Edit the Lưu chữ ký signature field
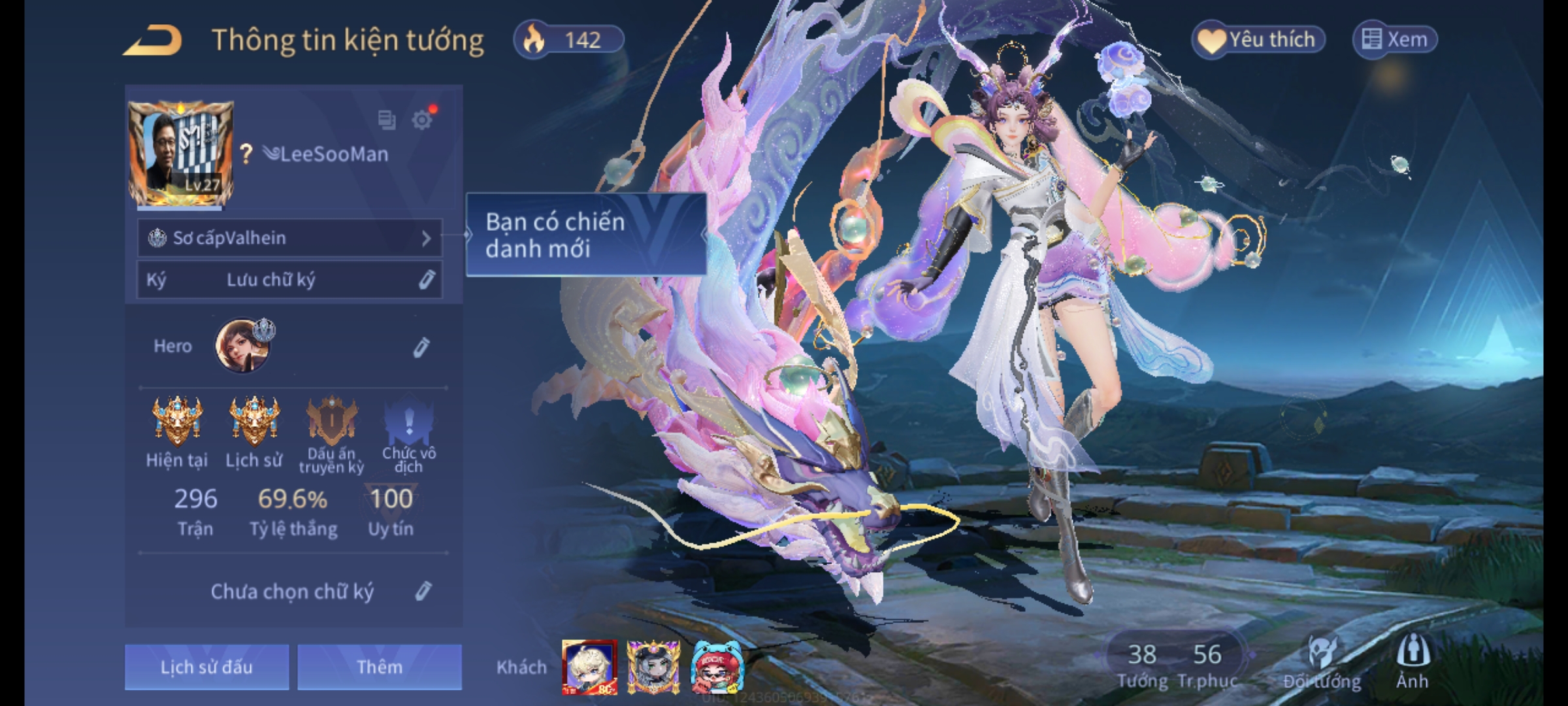The image size is (1568, 706). (426, 280)
